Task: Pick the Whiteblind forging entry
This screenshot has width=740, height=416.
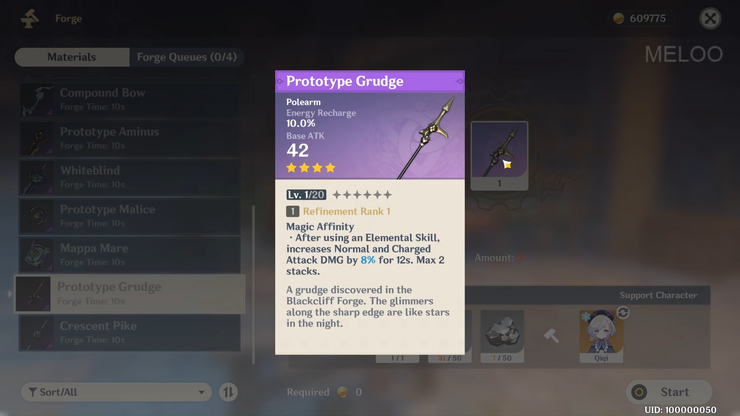Action: point(130,177)
